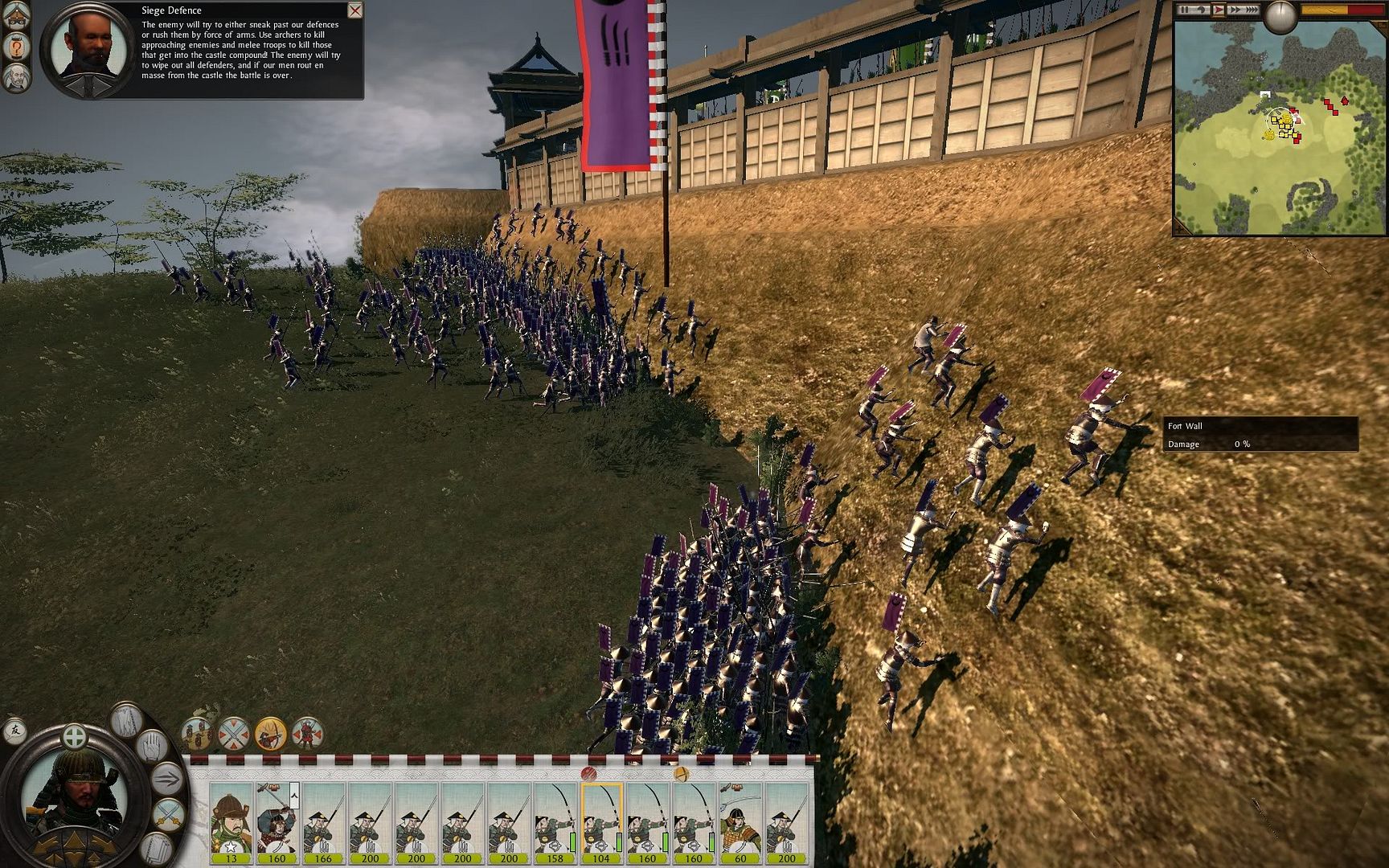Toggle melee mode with crossed swords arrows icon
Image resolution: width=1389 pixels, height=868 pixels.
[x=234, y=733]
